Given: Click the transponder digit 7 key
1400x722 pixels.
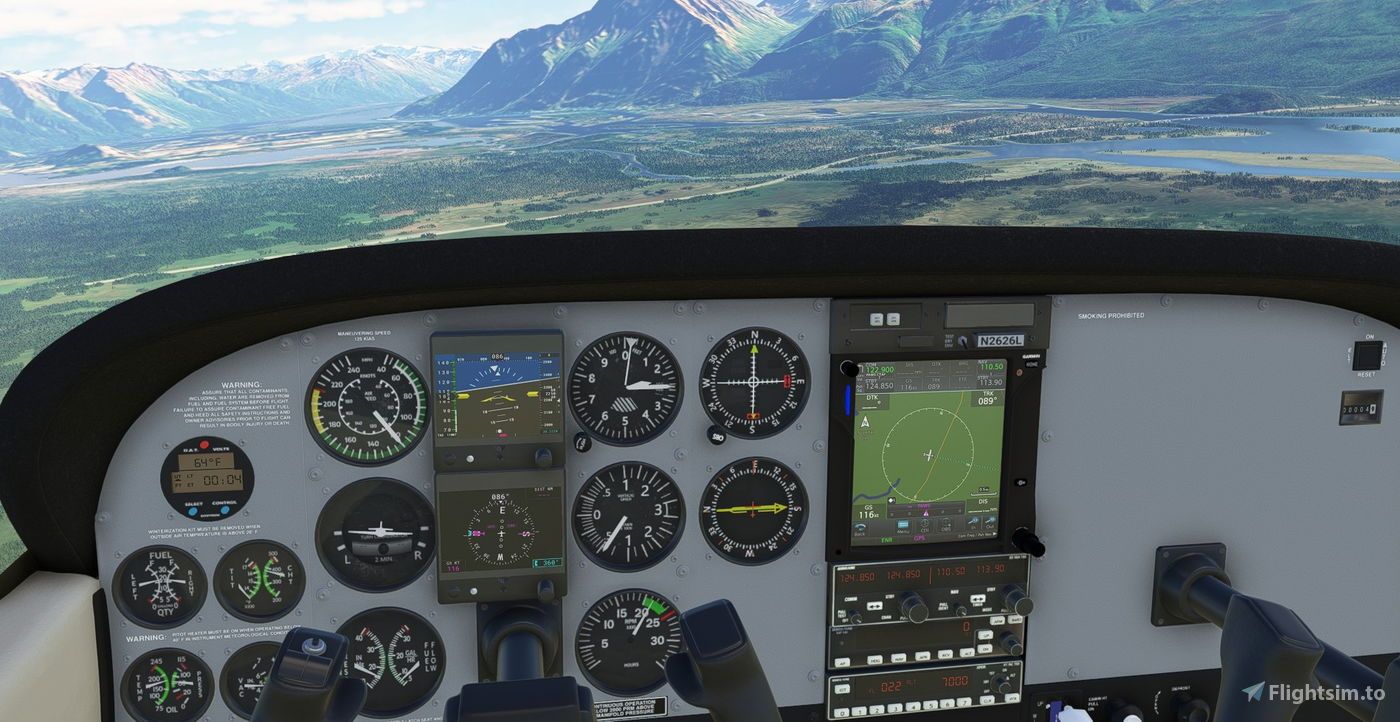Looking at the screenshot, I should (x=964, y=702).
